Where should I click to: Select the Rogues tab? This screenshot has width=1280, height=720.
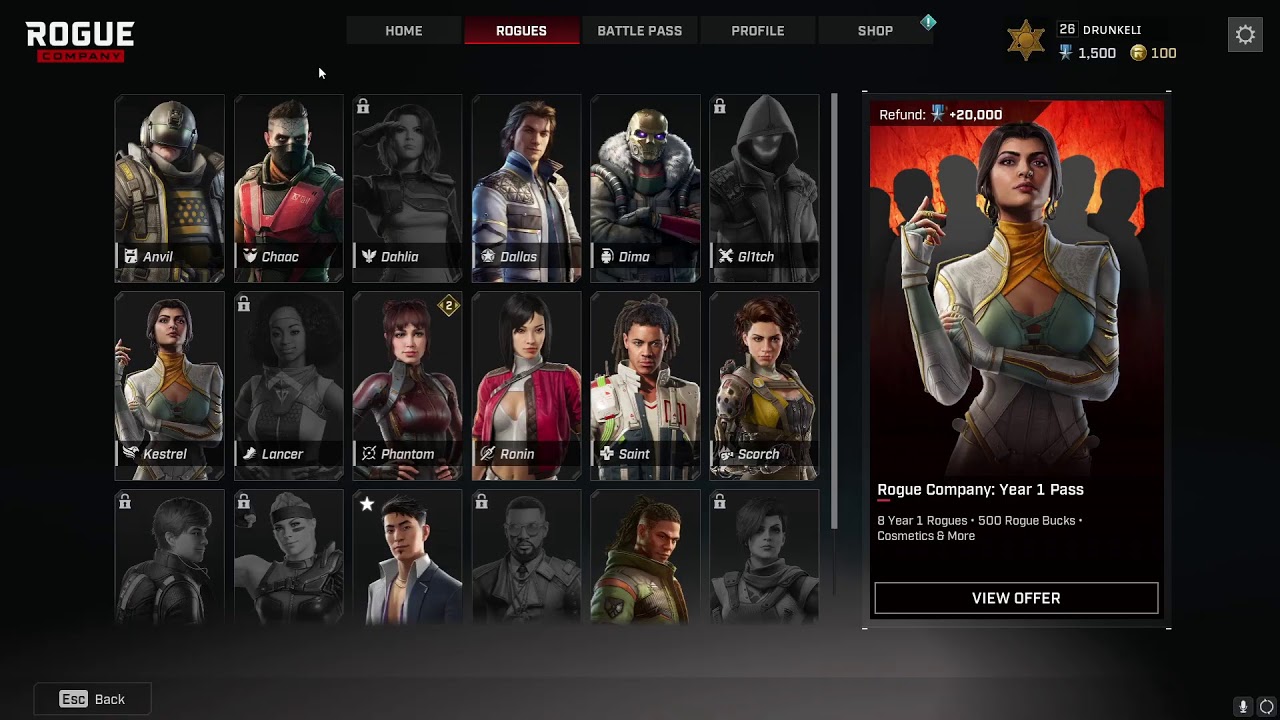[x=521, y=31]
